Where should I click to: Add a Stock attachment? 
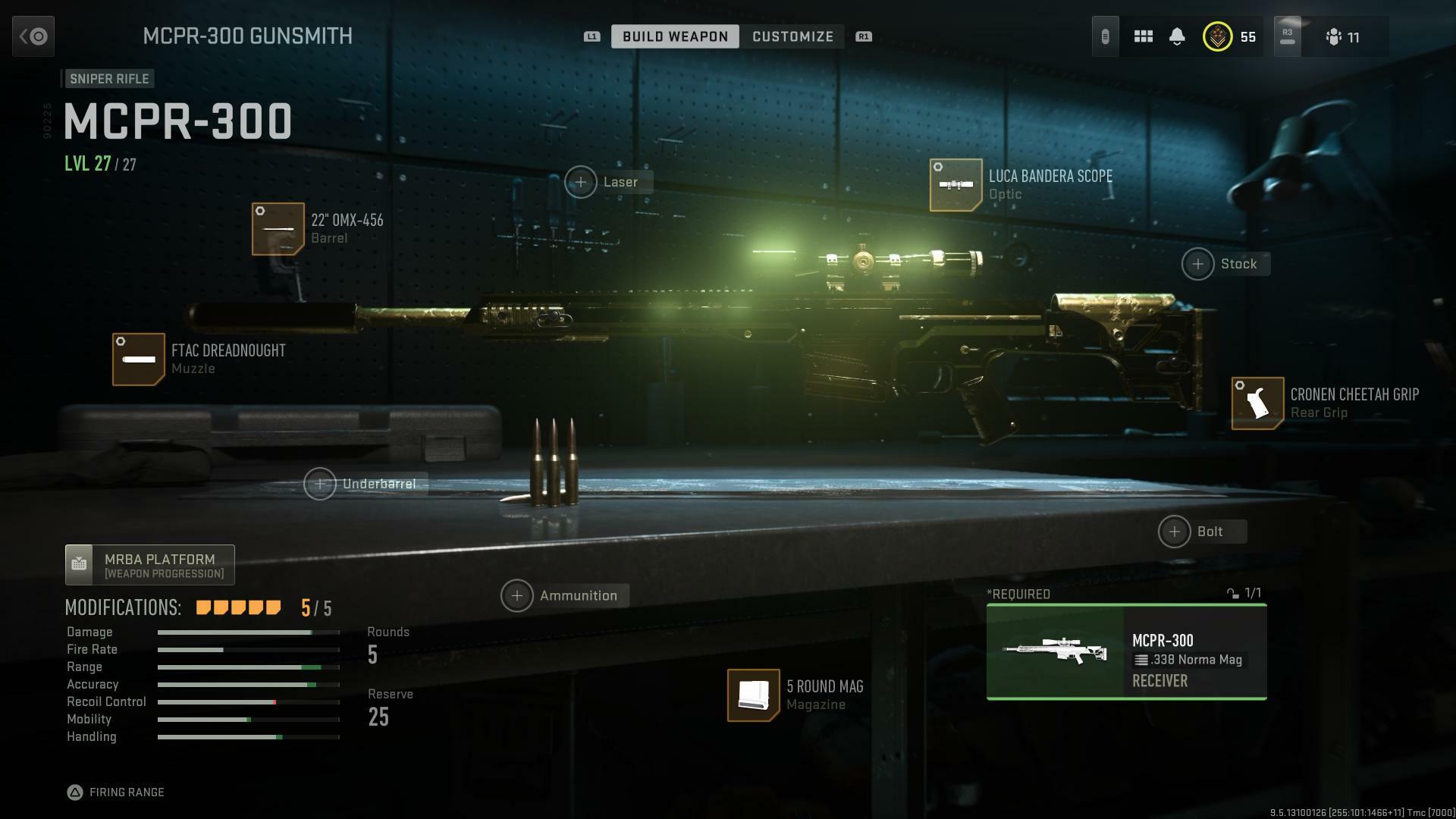click(1198, 264)
